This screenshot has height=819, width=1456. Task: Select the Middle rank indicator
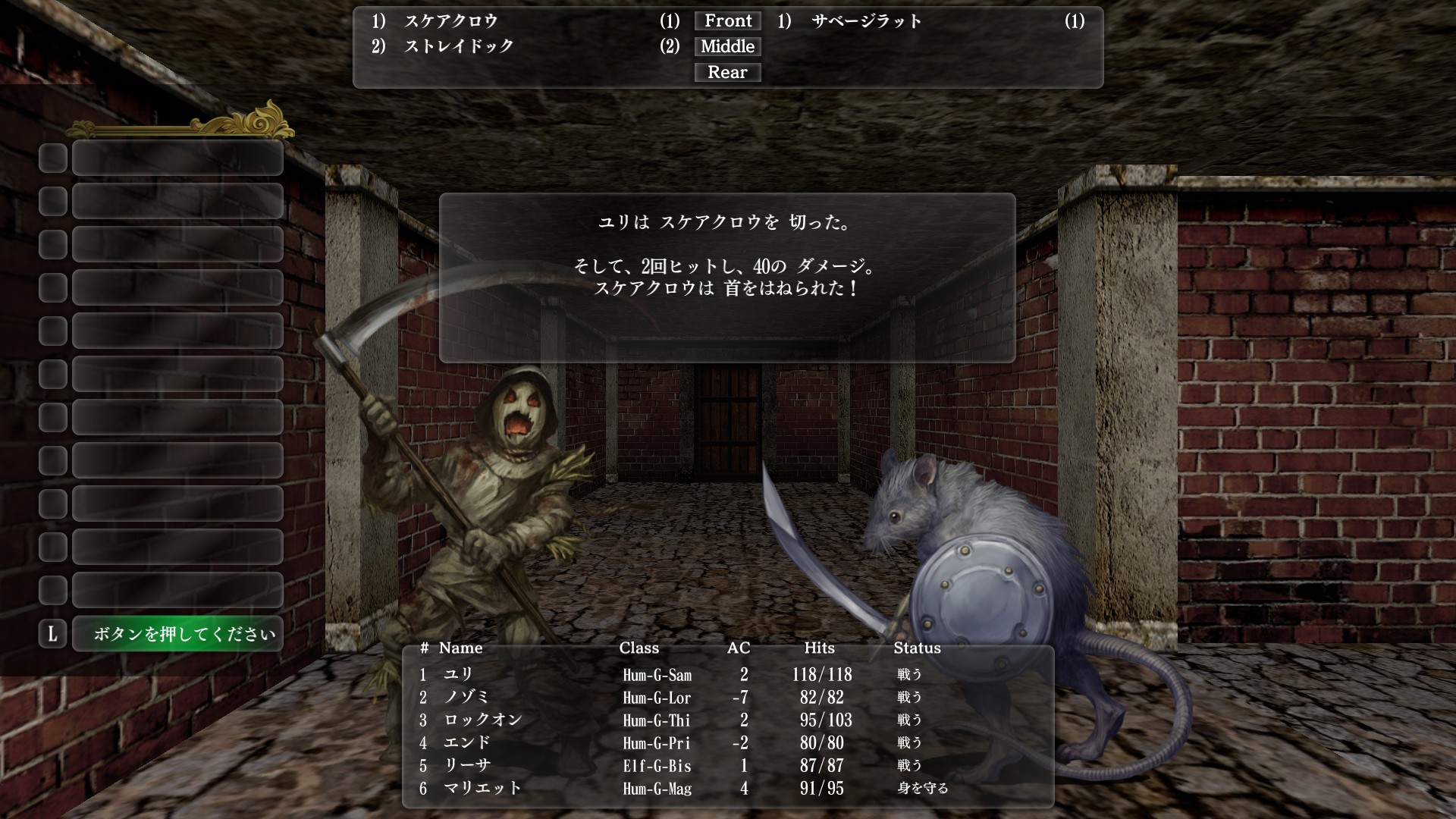click(726, 46)
